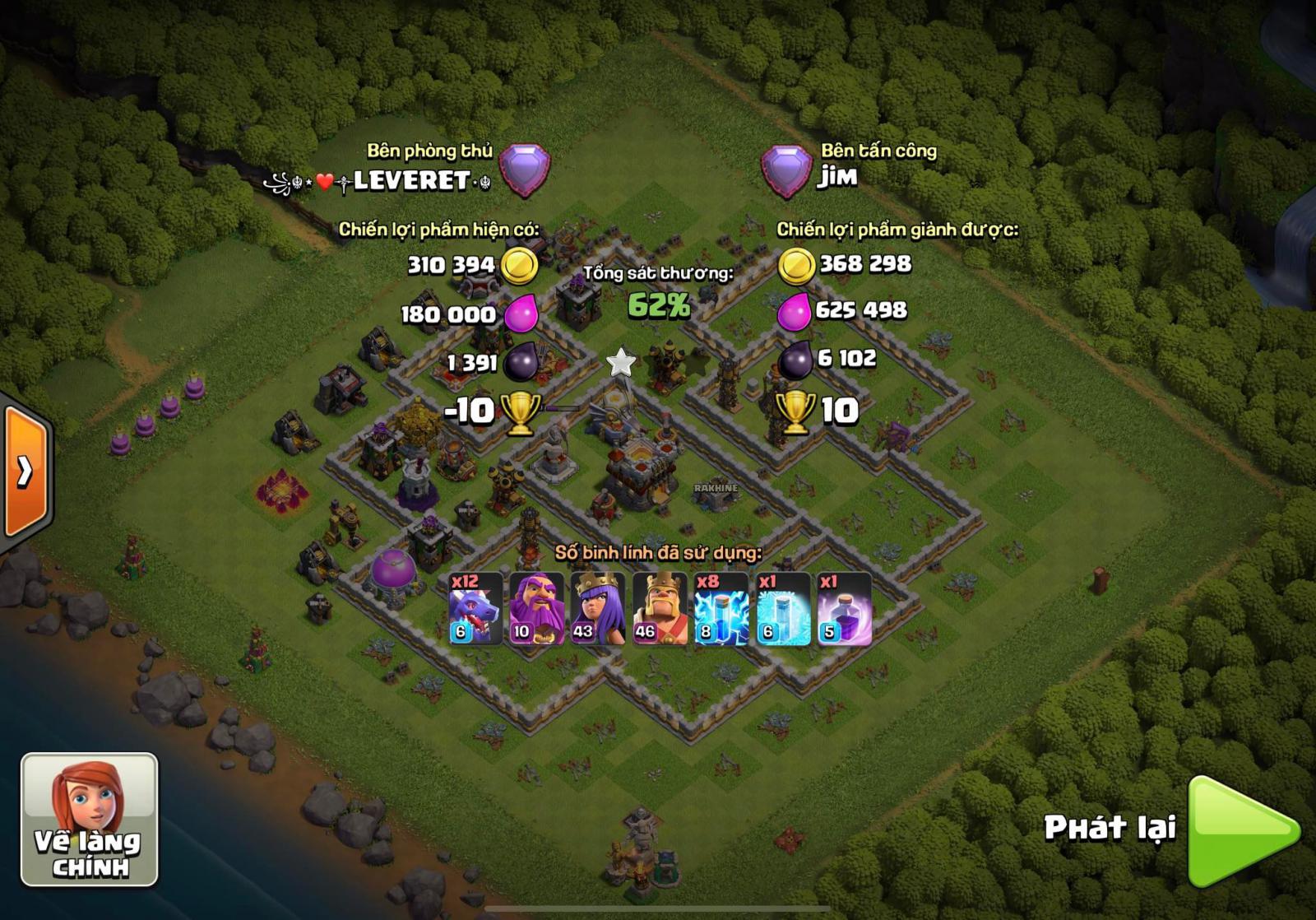Image resolution: width=1316 pixels, height=920 pixels.
Task: Tap the Grand Warden hero card
Action: point(536,609)
